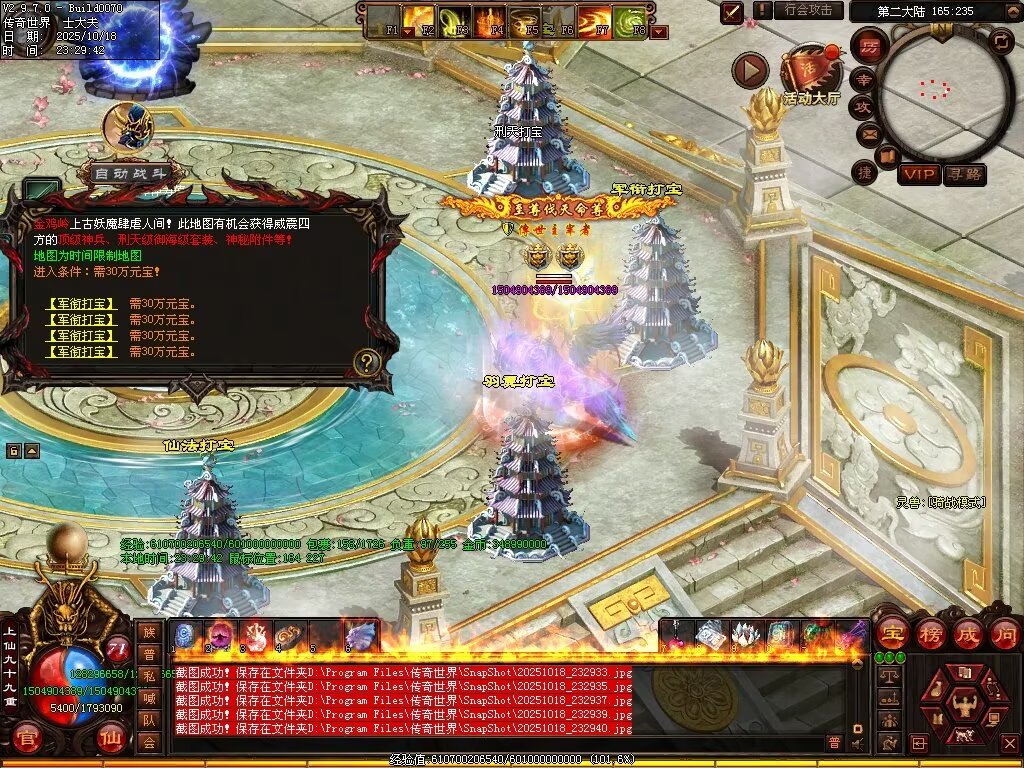Screen dimensions: 1024x768
Task: Click the minimap refresh arrows button
Action: [1000, 42]
